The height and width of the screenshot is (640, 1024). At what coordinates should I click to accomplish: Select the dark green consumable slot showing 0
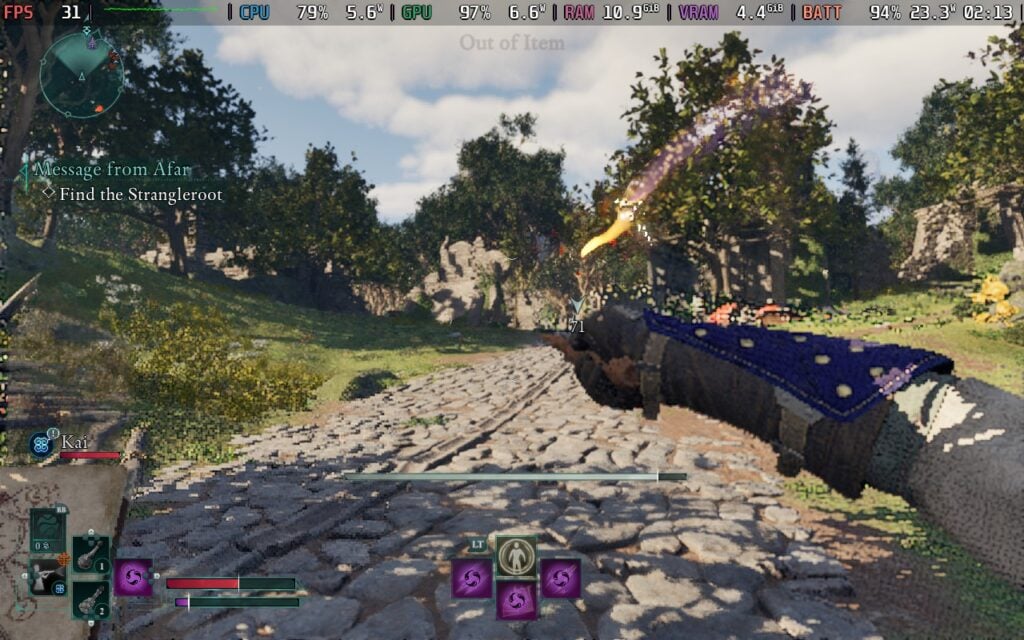click(x=47, y=529)
